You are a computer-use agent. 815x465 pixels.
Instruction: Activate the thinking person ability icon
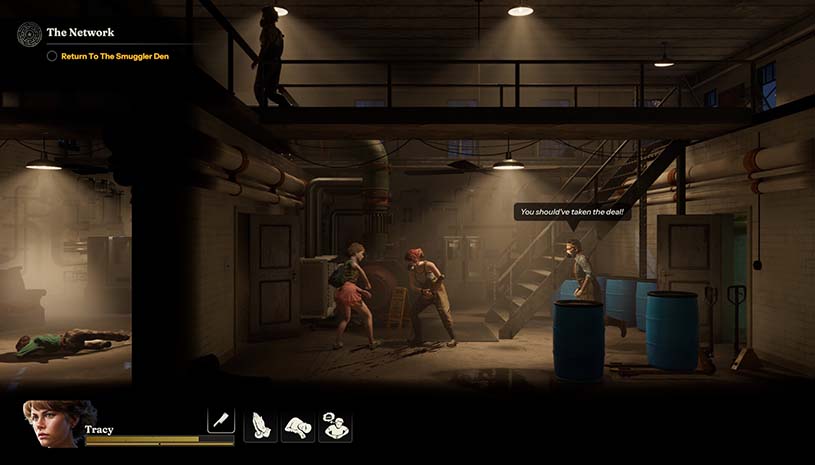coord(335,426)
